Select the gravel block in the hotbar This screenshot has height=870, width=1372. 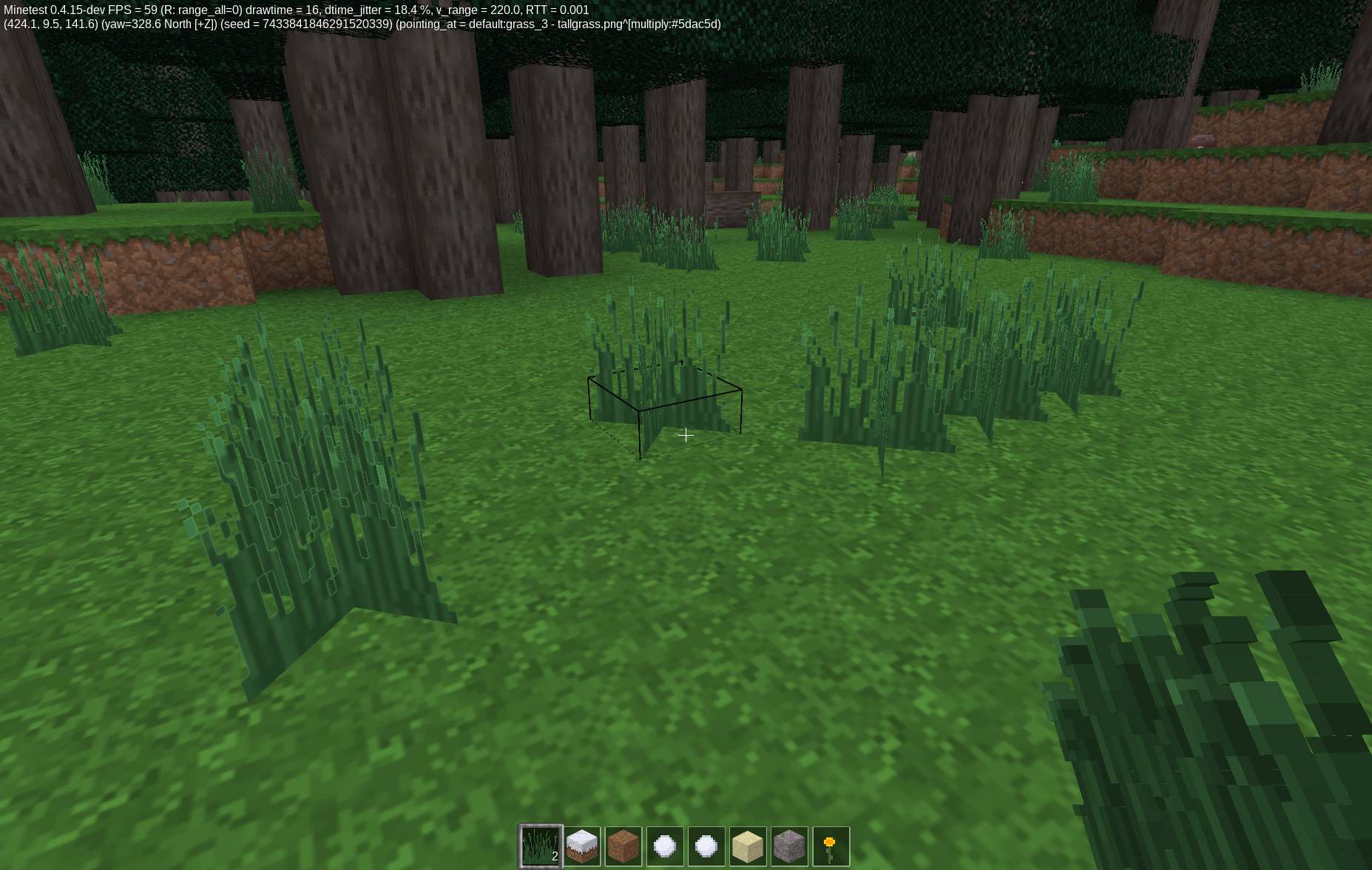tap(790, 846)
